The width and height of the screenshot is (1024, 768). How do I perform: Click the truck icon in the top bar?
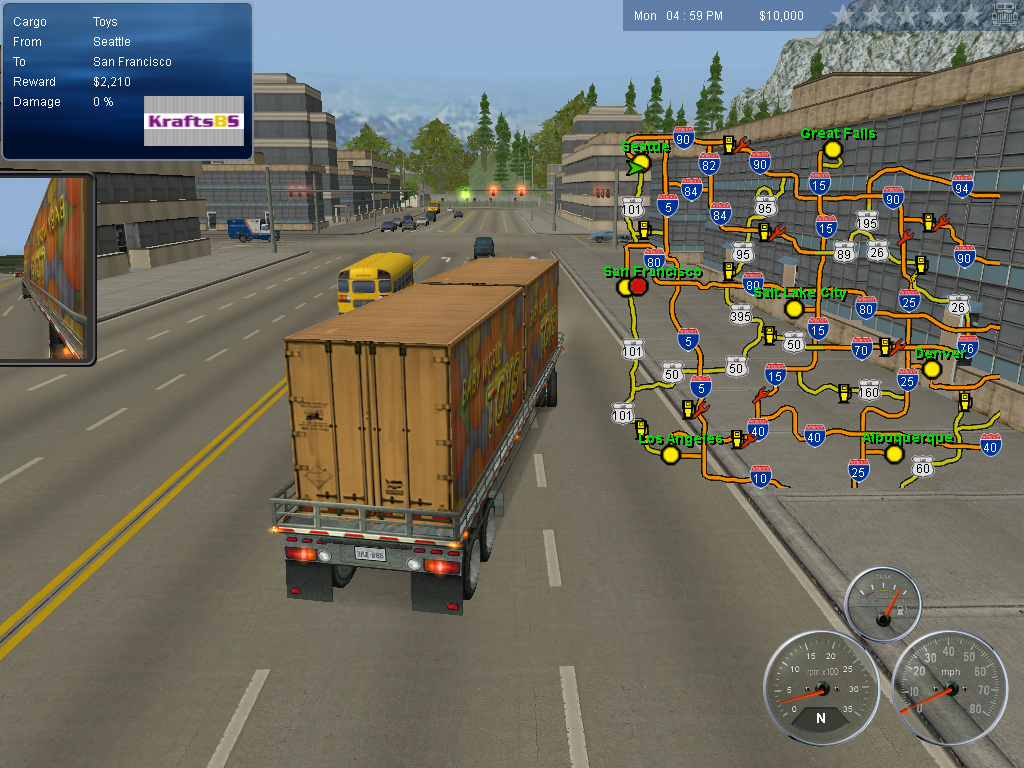pos(1005,15)
